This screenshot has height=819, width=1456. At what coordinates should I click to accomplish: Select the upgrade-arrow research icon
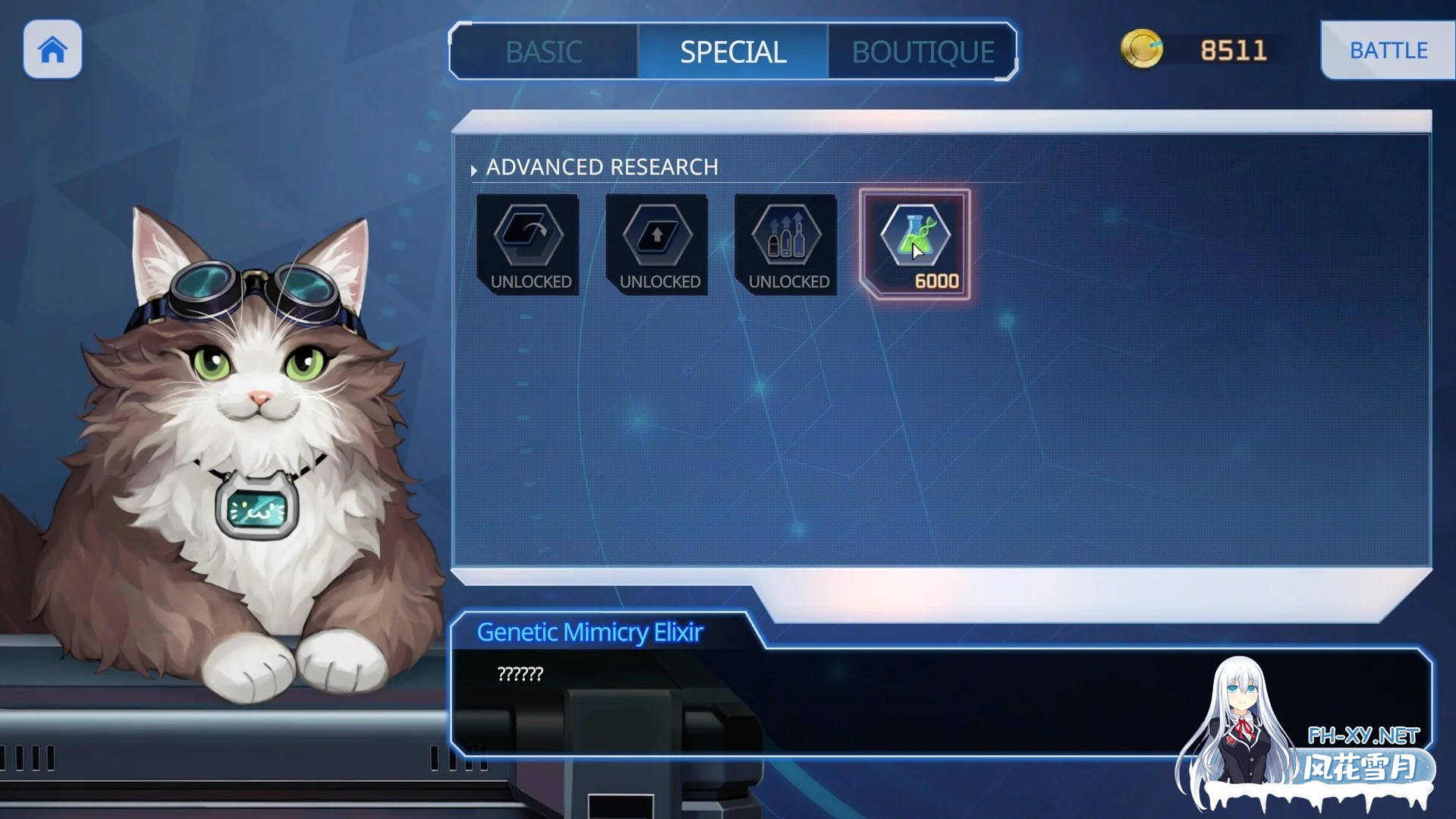(x=656, y=237)
